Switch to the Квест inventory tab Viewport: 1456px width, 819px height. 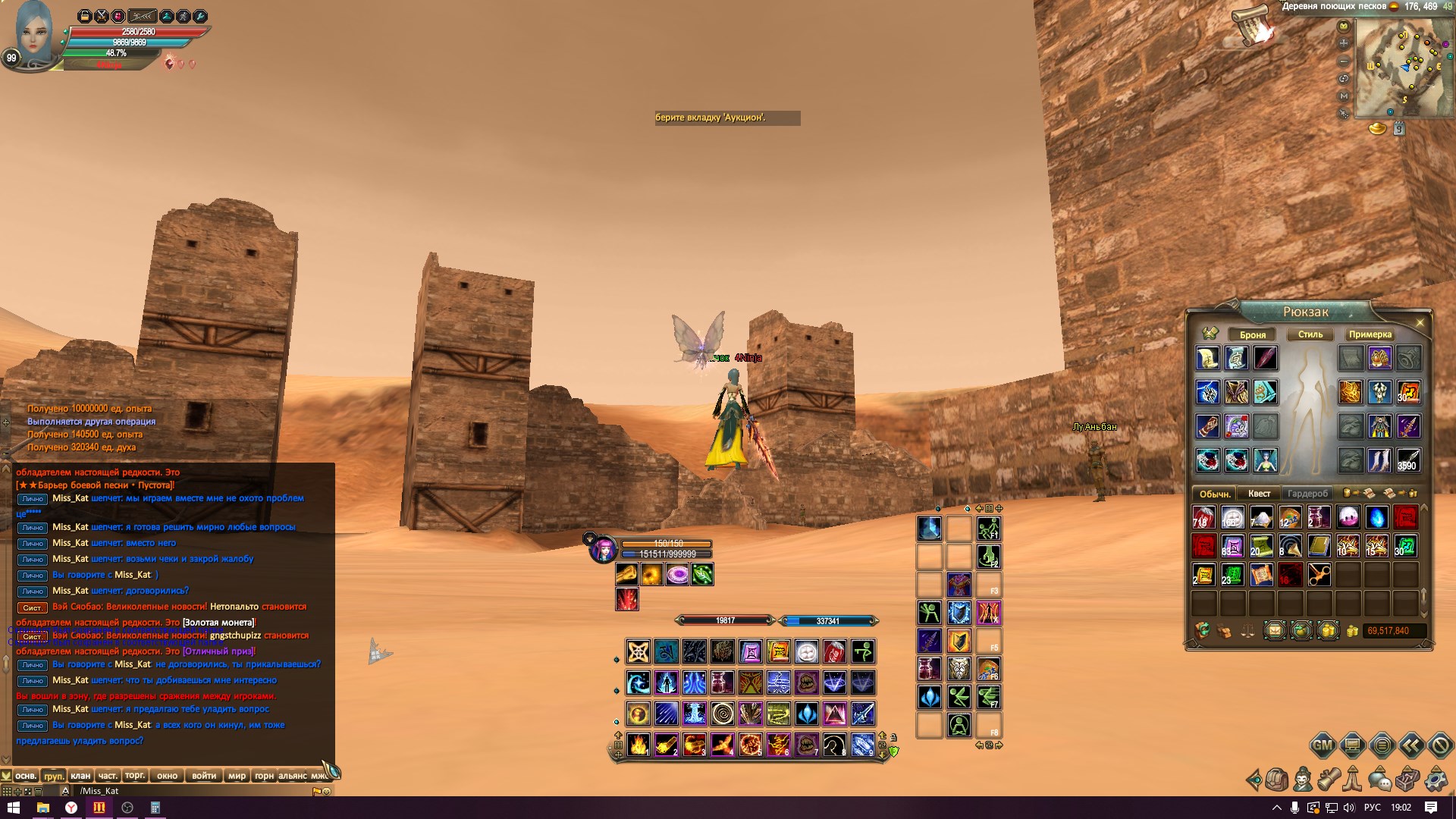click(x=1259, y=494)
